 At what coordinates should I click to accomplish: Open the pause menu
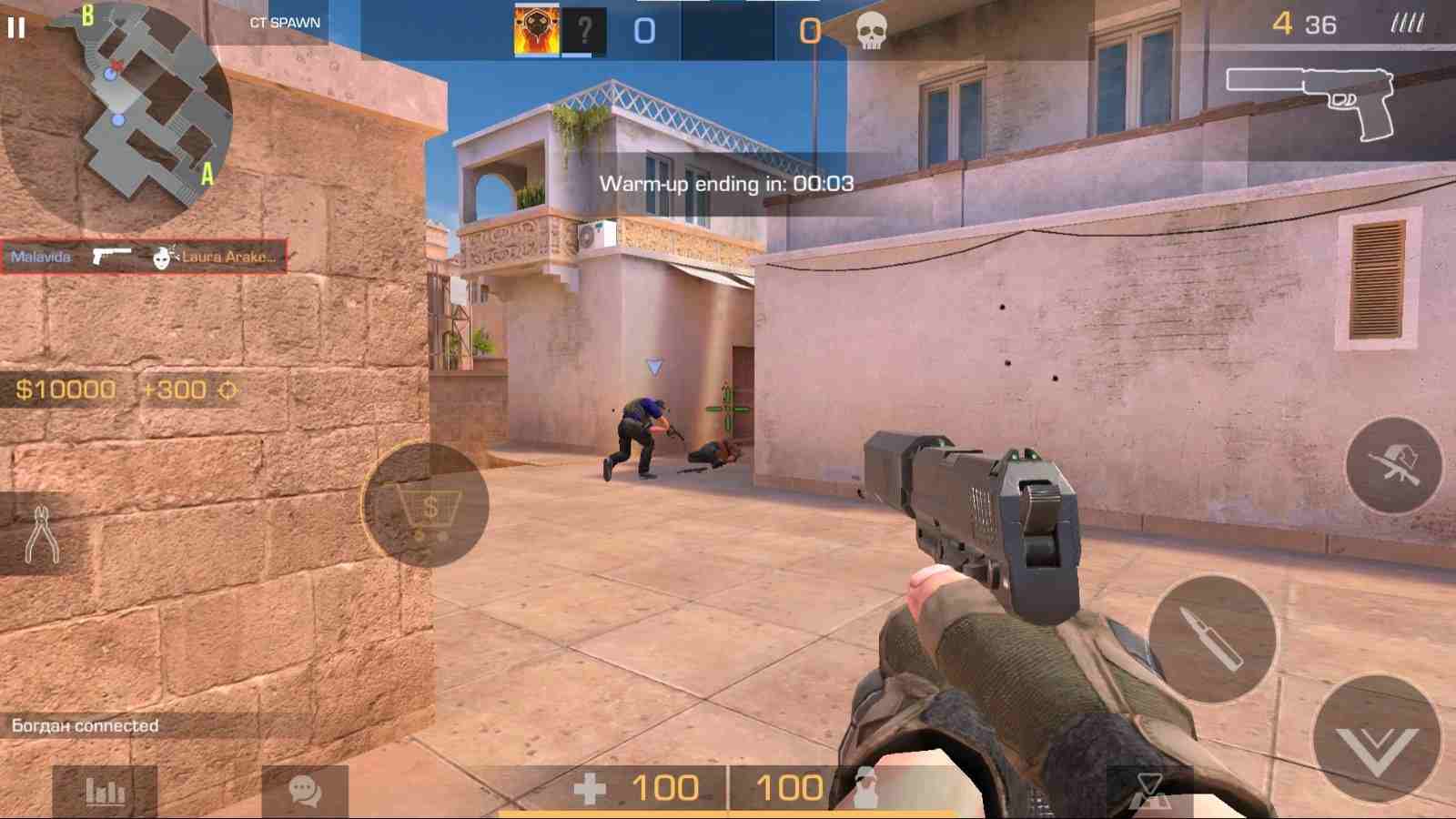(15, 27)
